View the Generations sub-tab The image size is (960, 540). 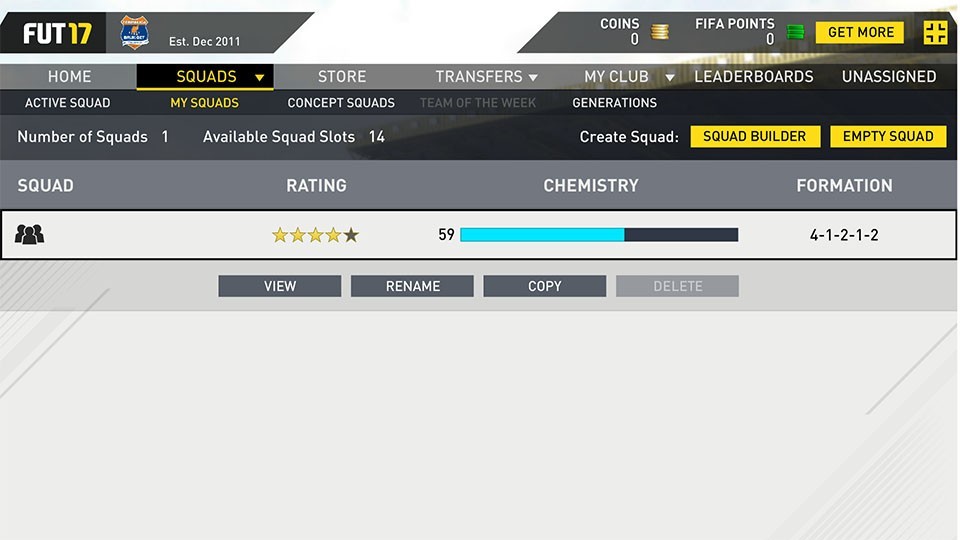tap(614, 103)
